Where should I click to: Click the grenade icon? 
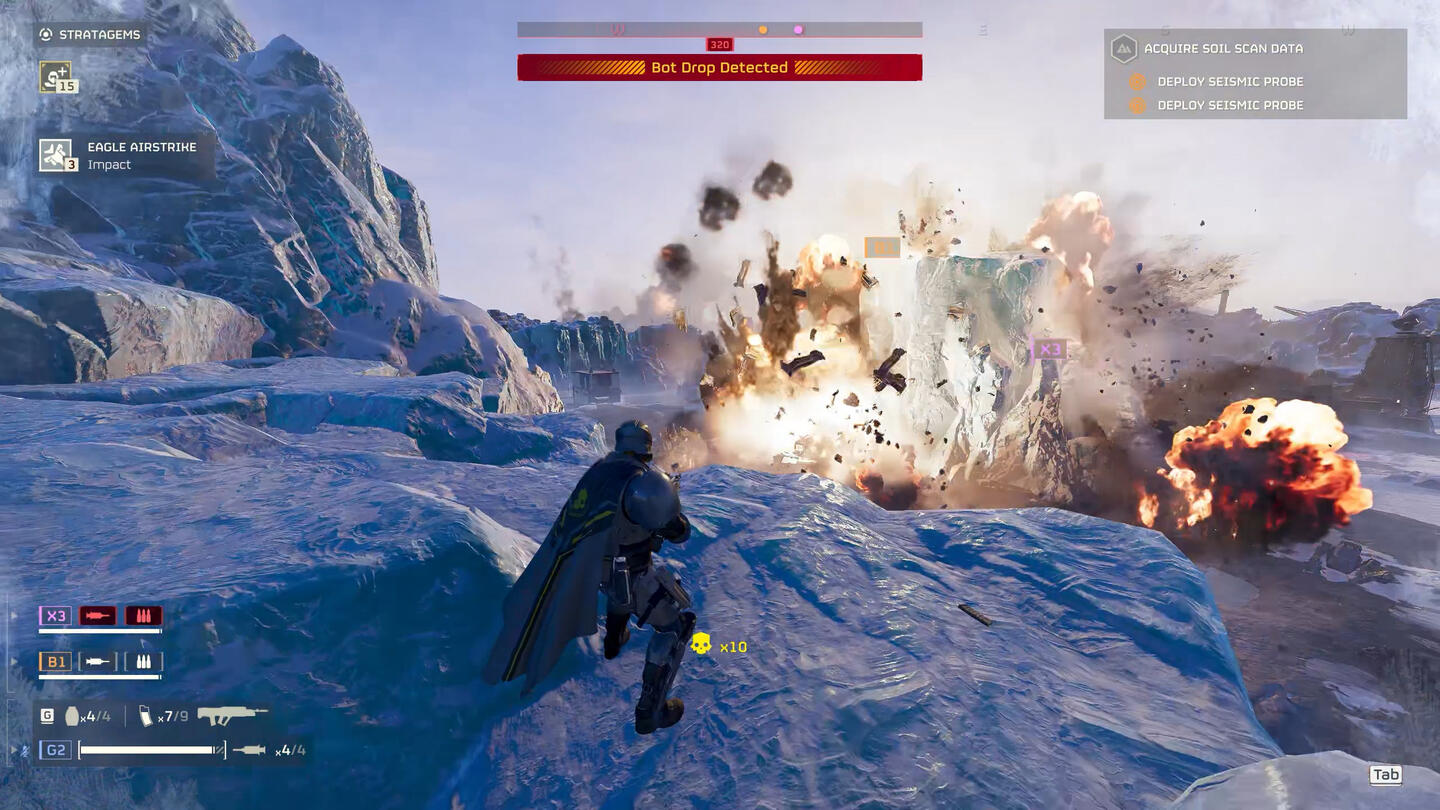[72, 716]
